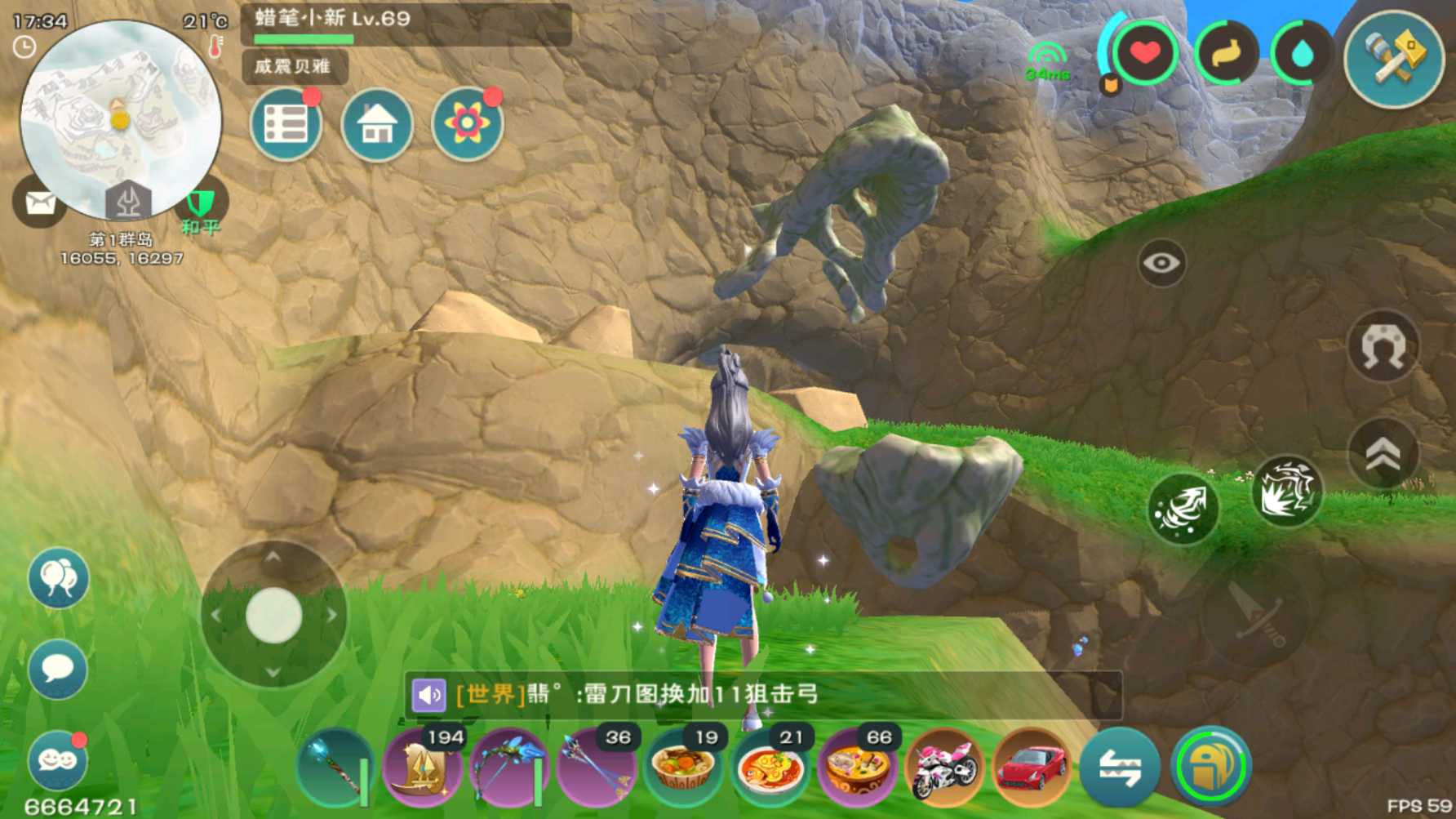Cast the tornado arrow skill
1456x819 pixels.
pos(1181,508)
